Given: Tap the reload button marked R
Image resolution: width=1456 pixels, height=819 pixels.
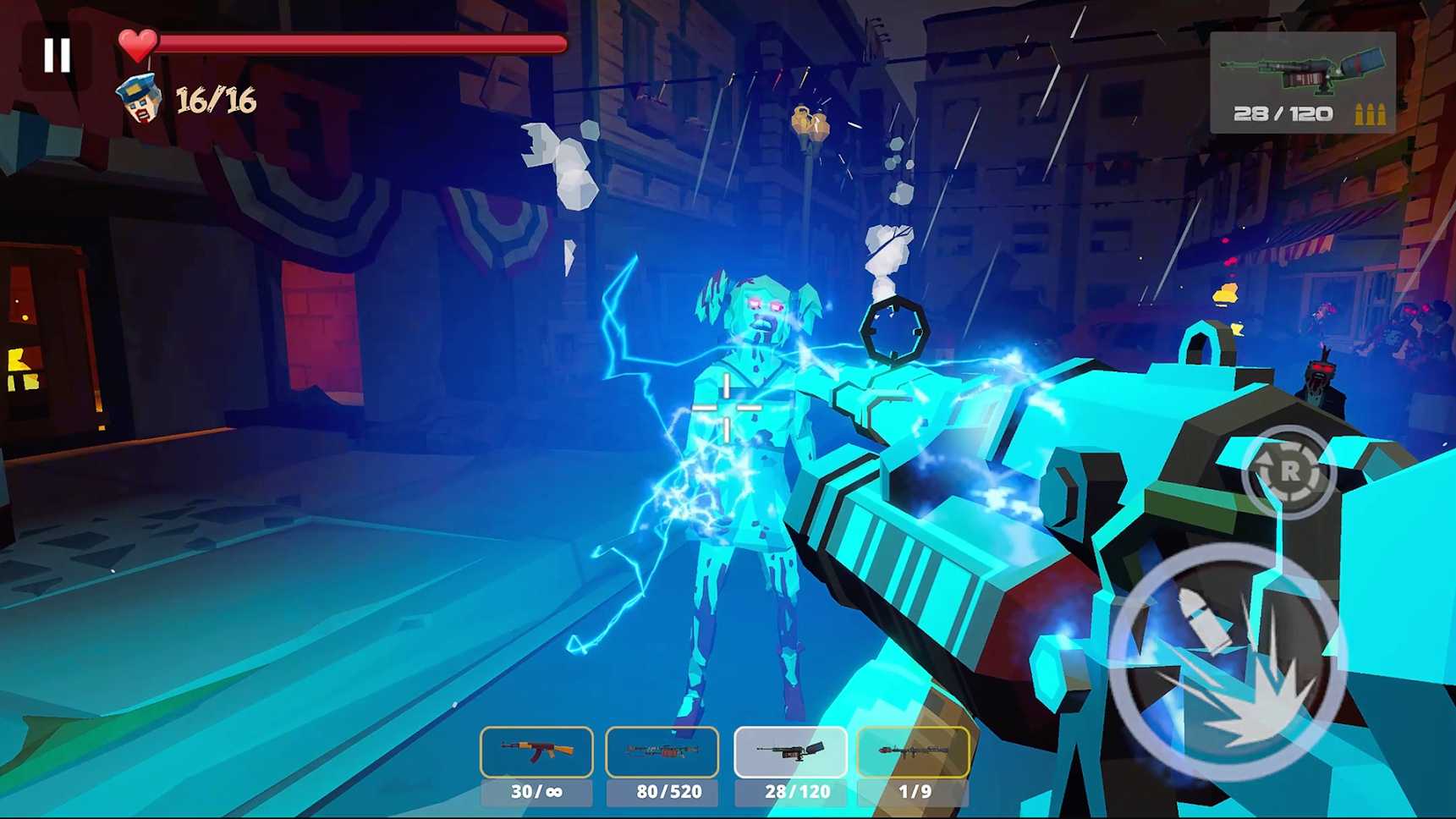Looking at the screenshot, I should [x=1288, y=471].
